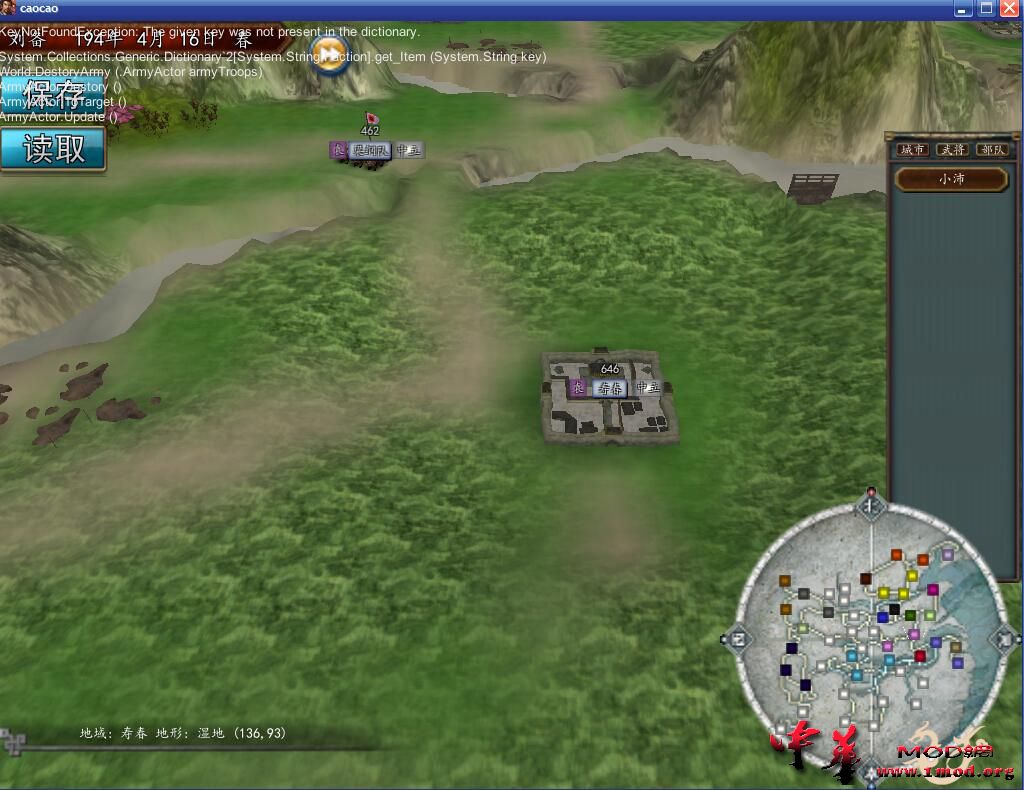The width and height of the screenshot is (1024, 790).
Task: Click the circular minimap
Action: coord(870,640)
